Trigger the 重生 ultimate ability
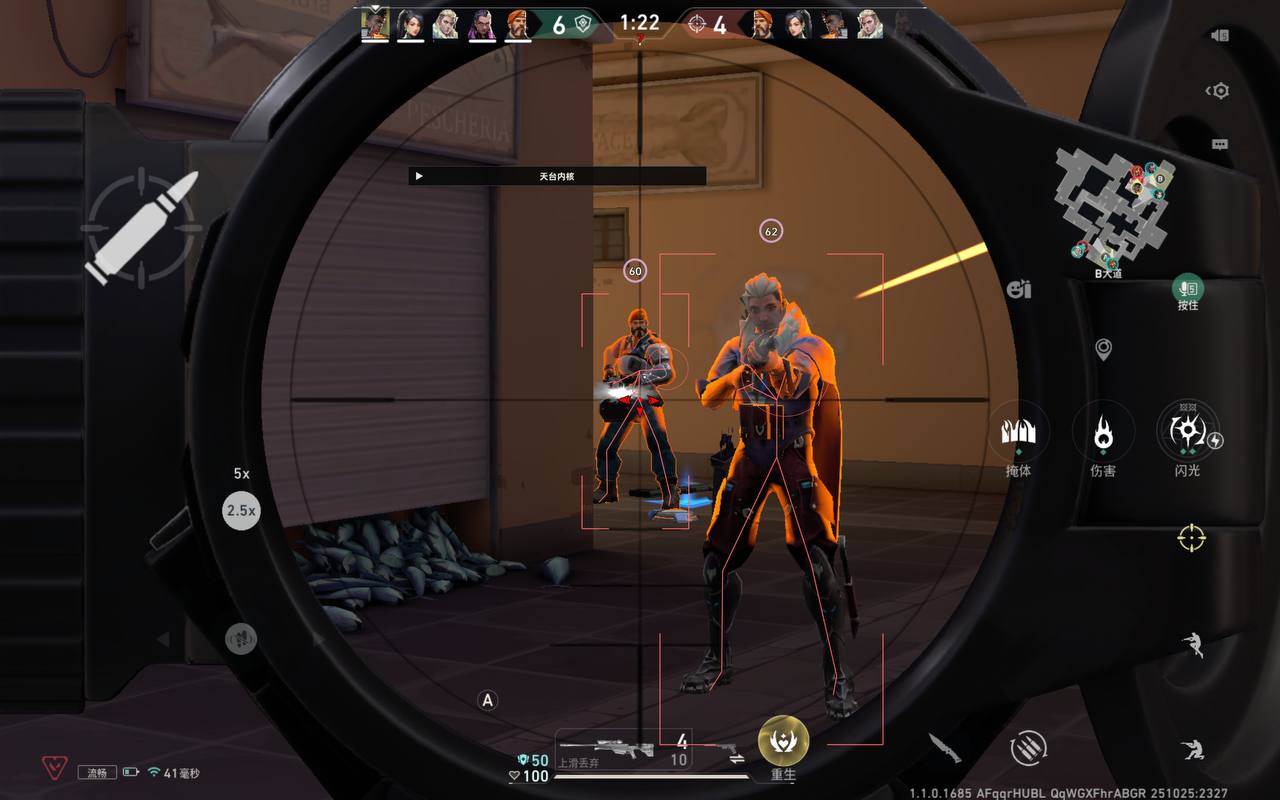The width and height of the screenshot is (1280, 800). (x=783, y=741)
